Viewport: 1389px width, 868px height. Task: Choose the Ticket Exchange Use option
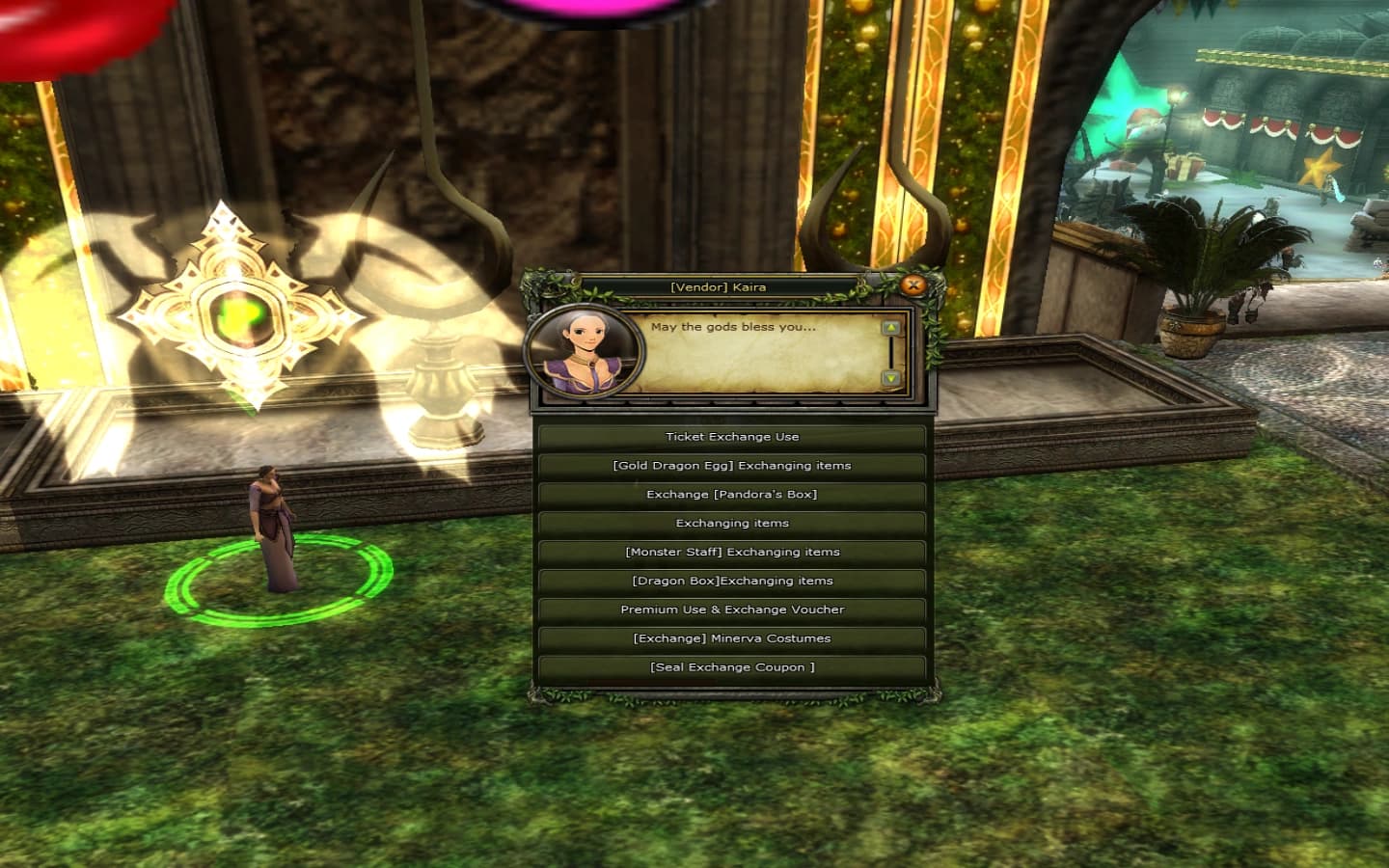[731, 437]
